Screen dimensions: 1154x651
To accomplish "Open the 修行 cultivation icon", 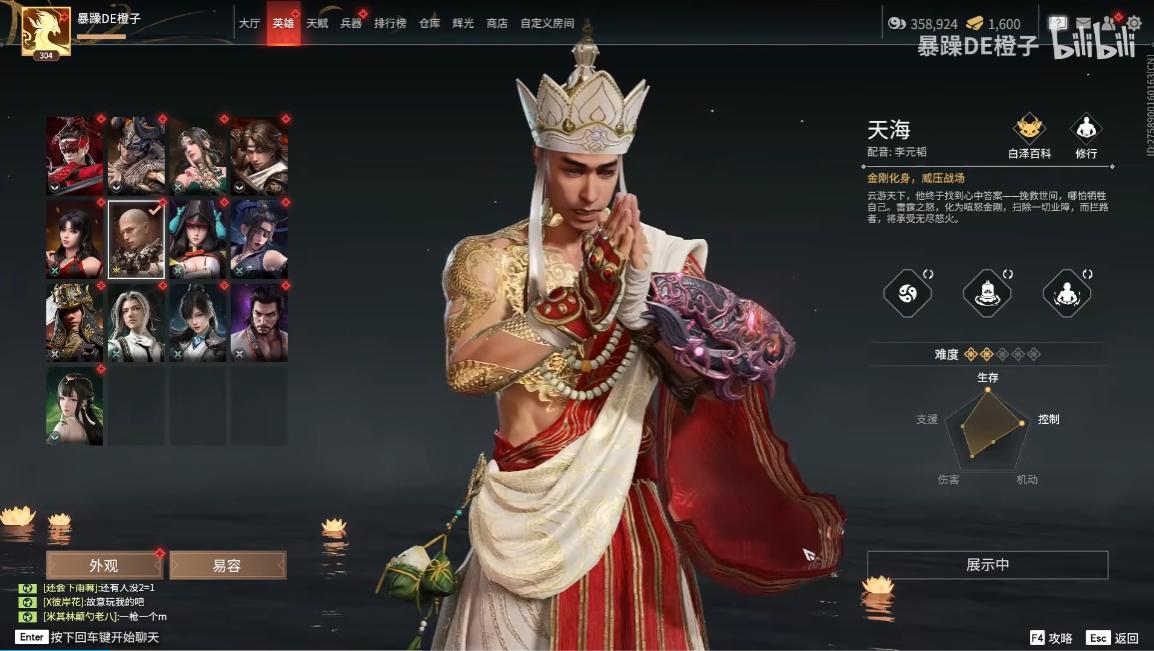I will [x=1086, y=135].
